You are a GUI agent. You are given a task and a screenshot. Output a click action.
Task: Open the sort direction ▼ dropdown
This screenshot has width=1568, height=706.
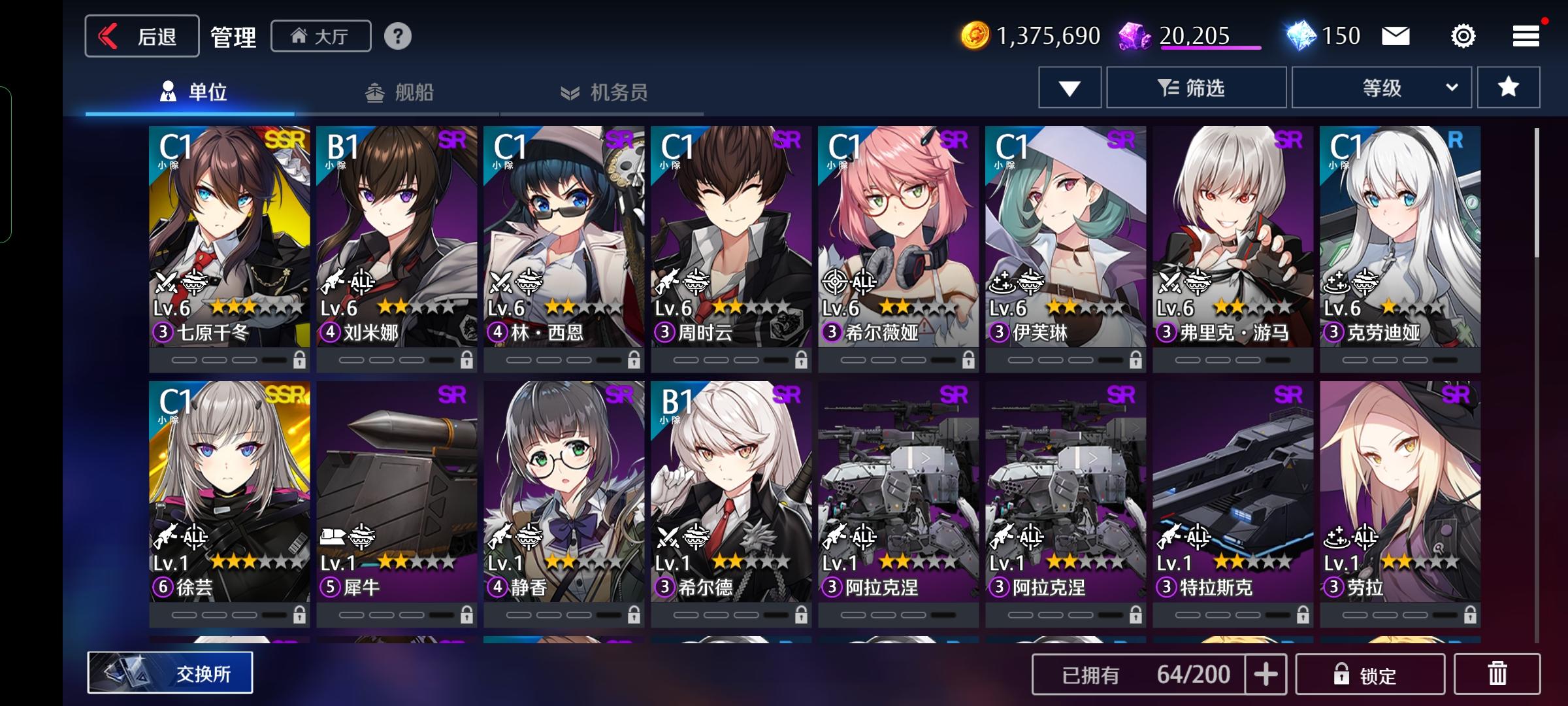(1069, 87)
